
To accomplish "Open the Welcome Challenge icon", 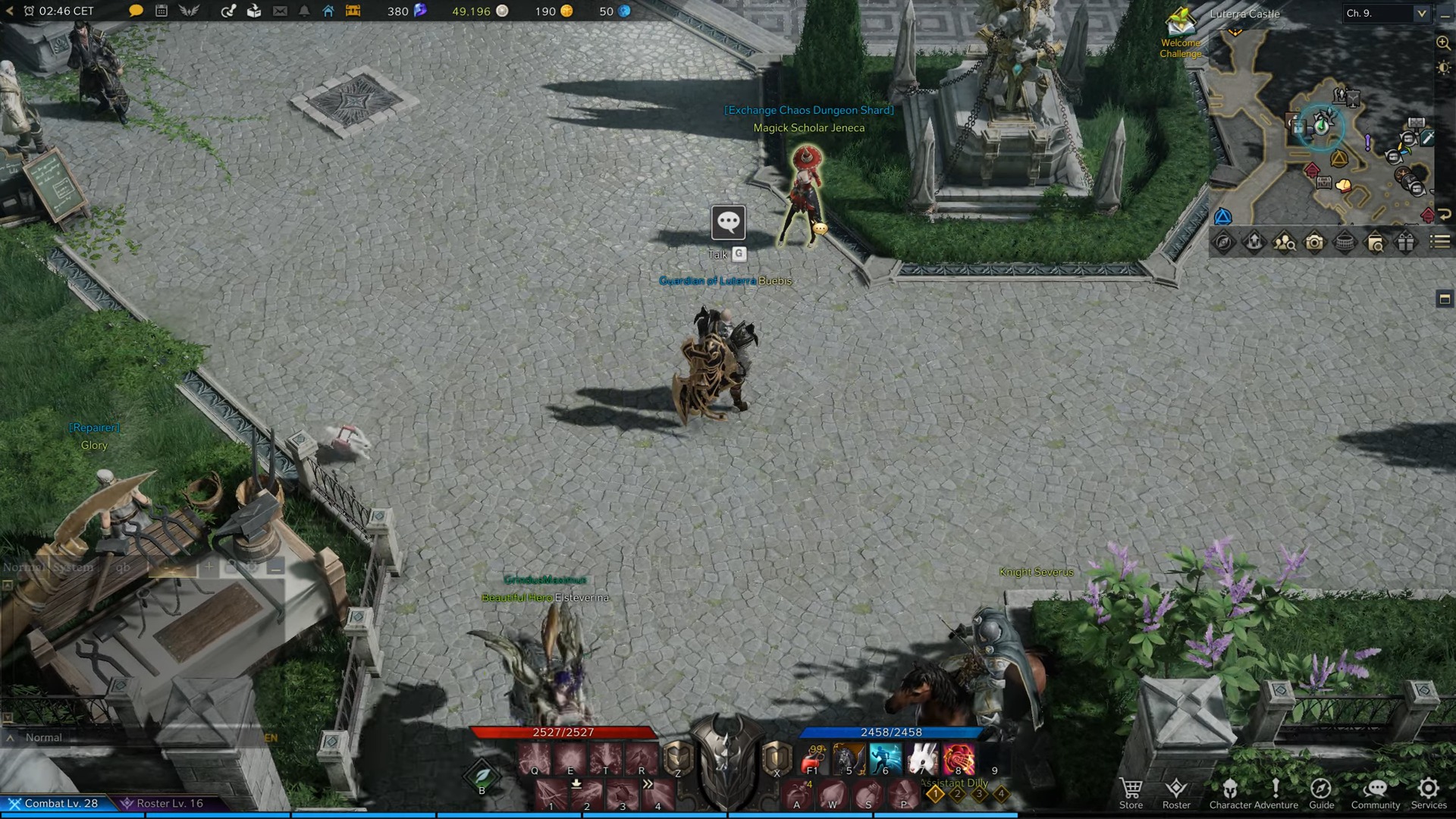I will (x=1180, y=30).
